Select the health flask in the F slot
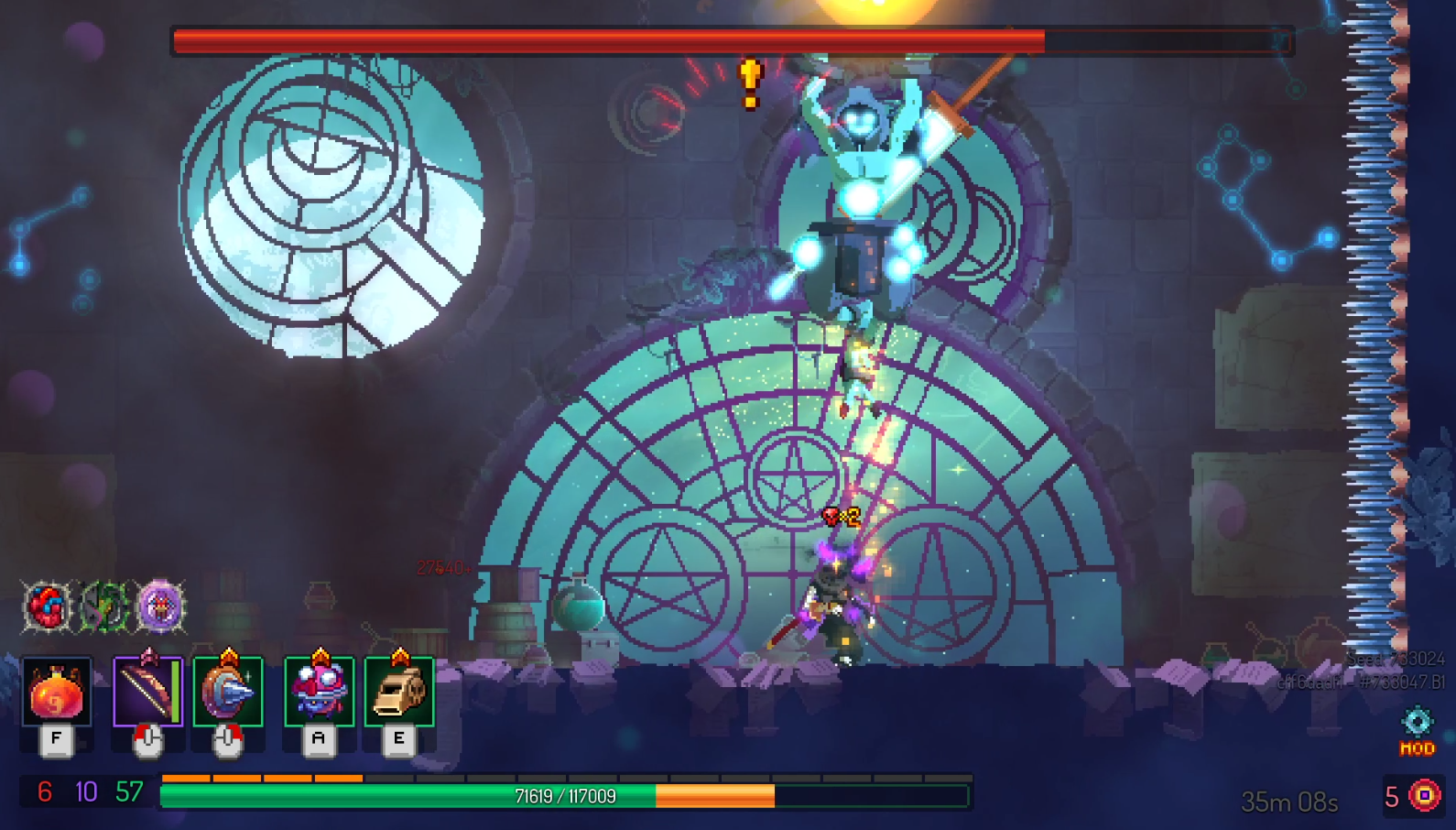1456x830 pixels. point(57,694)
